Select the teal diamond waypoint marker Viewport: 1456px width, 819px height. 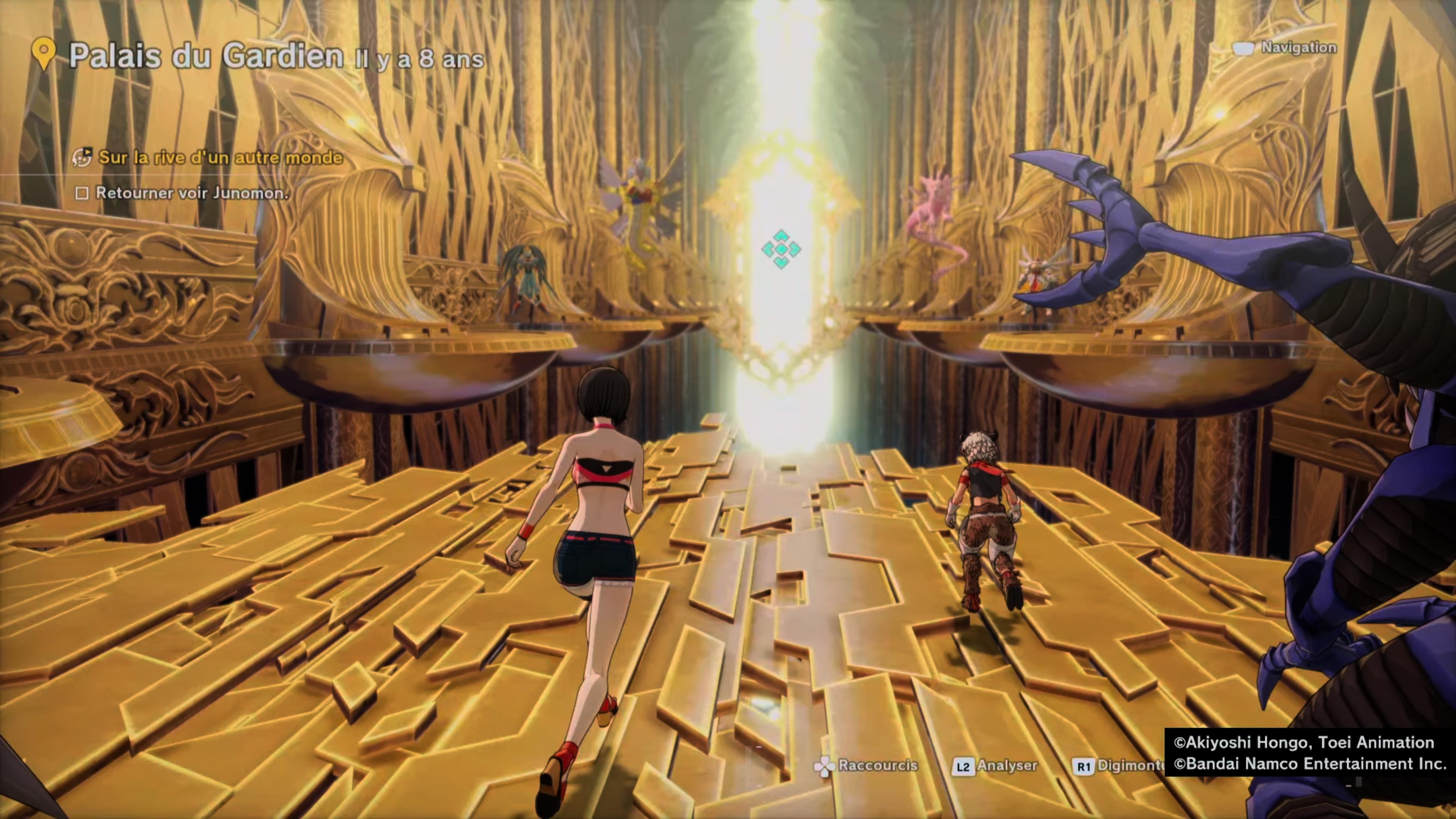point(781,249)
